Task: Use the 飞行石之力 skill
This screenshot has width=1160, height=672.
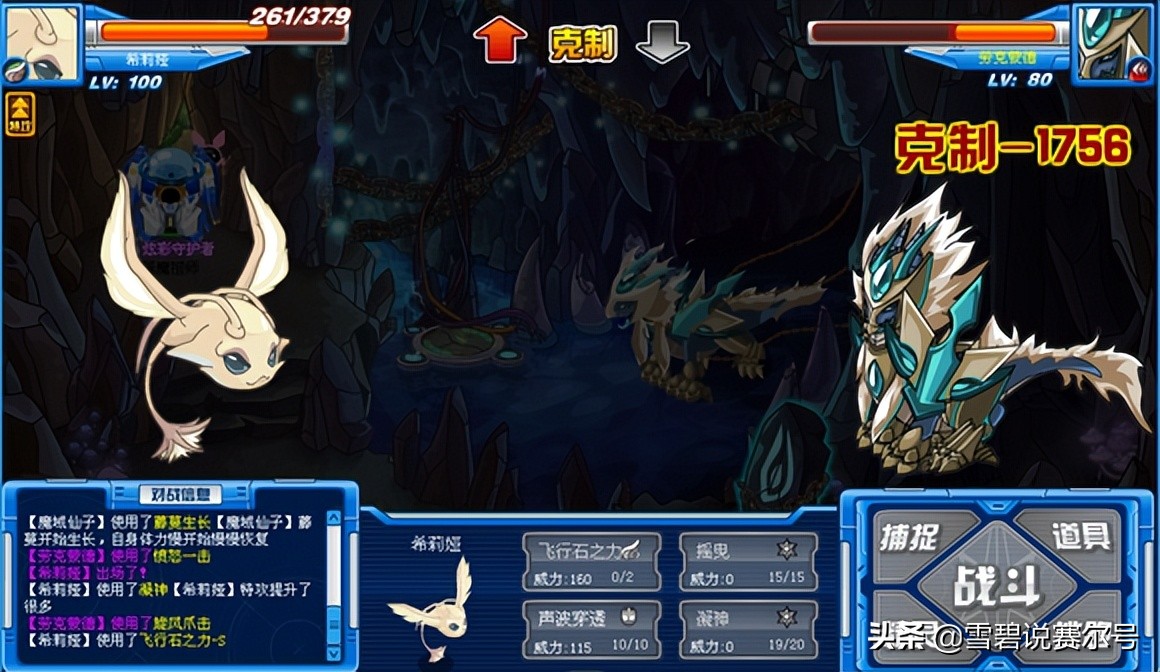Action: (x=591, y=560)
